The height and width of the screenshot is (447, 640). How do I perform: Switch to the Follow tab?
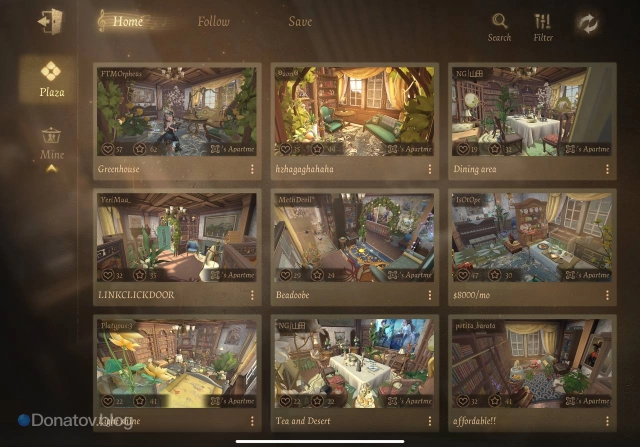click(x=213, y=22)
